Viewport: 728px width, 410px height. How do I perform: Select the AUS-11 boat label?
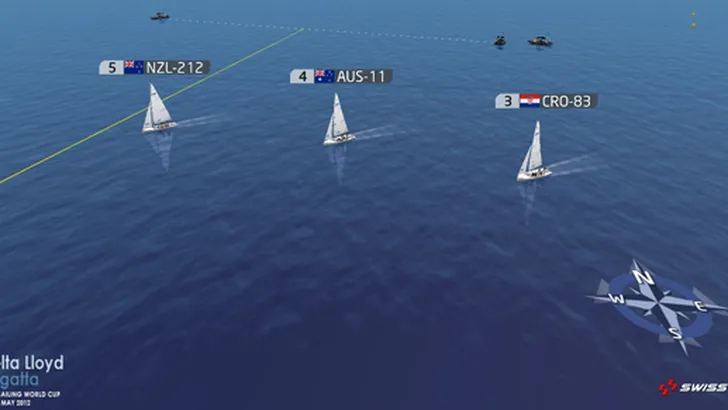[341, 76]
